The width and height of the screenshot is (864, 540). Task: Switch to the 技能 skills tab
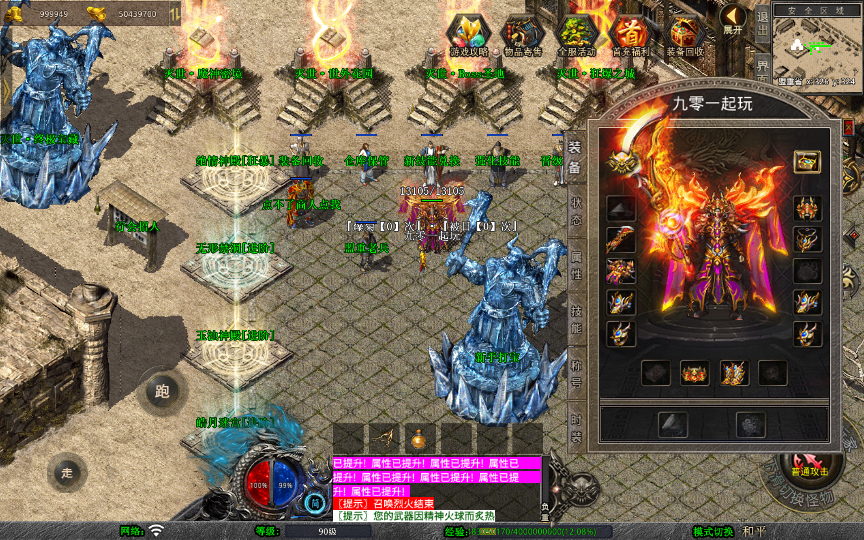(x=576, y=319)
